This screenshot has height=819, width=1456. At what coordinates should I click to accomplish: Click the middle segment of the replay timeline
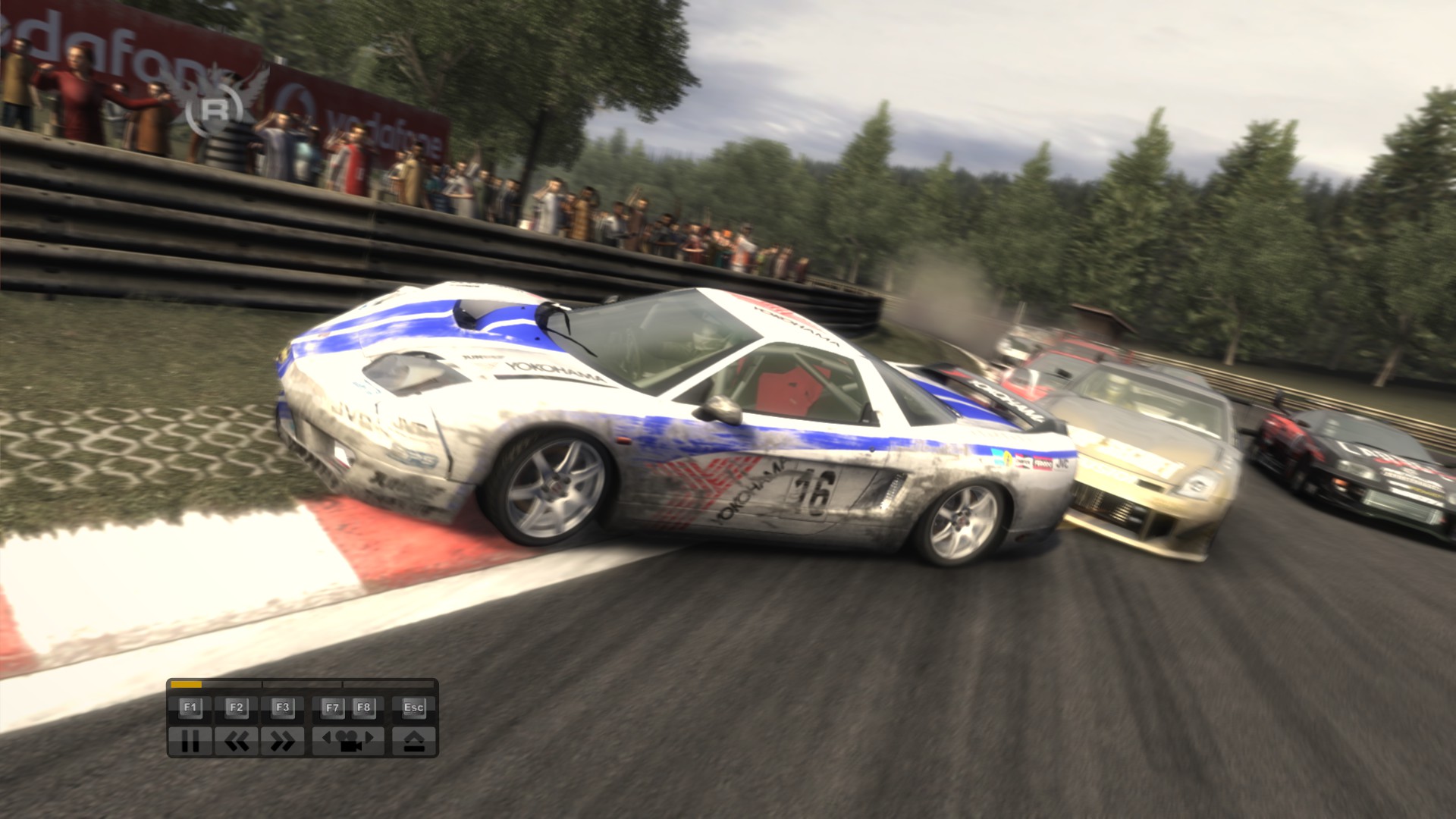coord(303,685)
